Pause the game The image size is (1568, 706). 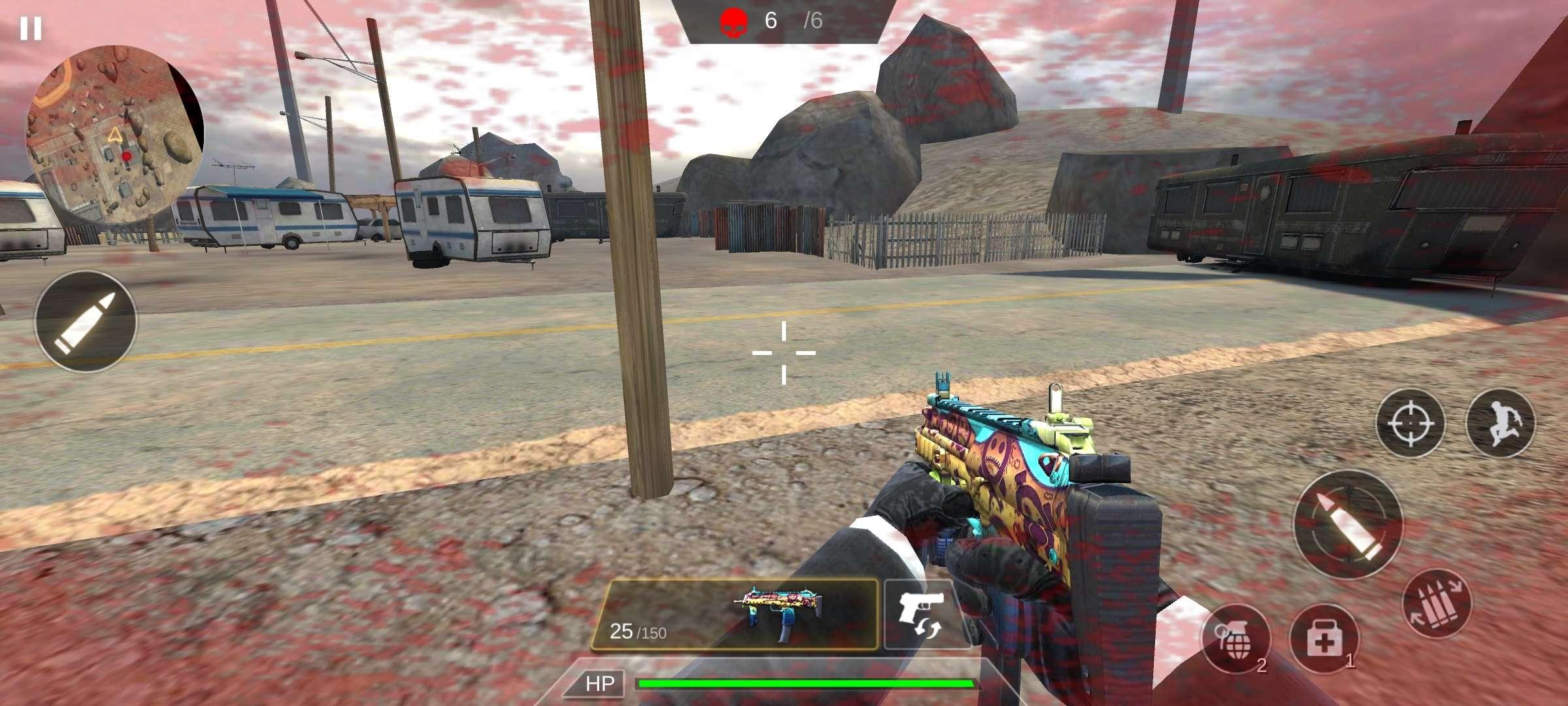tap(30, 29)
